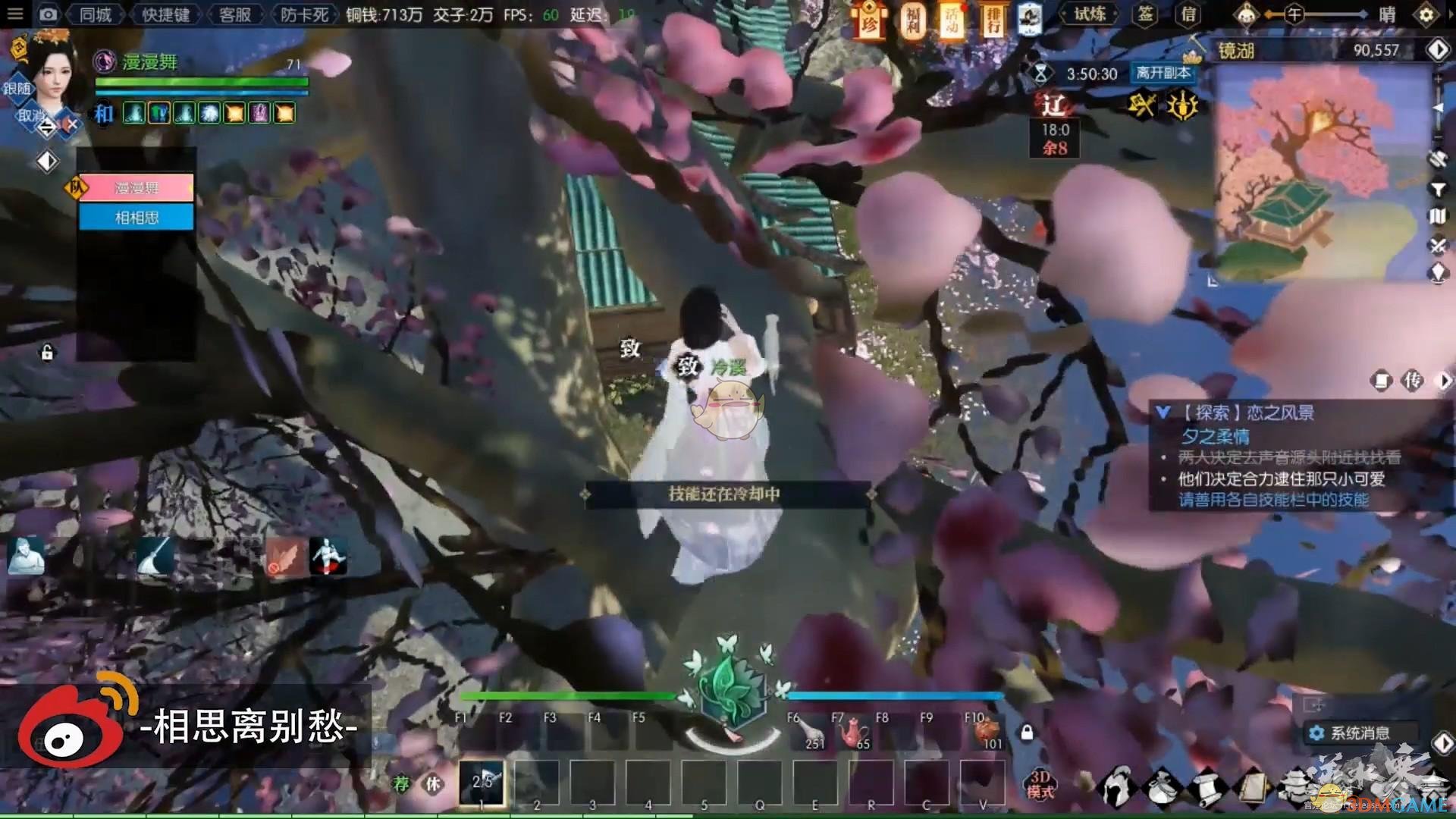Open the 信 mail icon
This screenshot has width=1456, height=819.
1188,14
